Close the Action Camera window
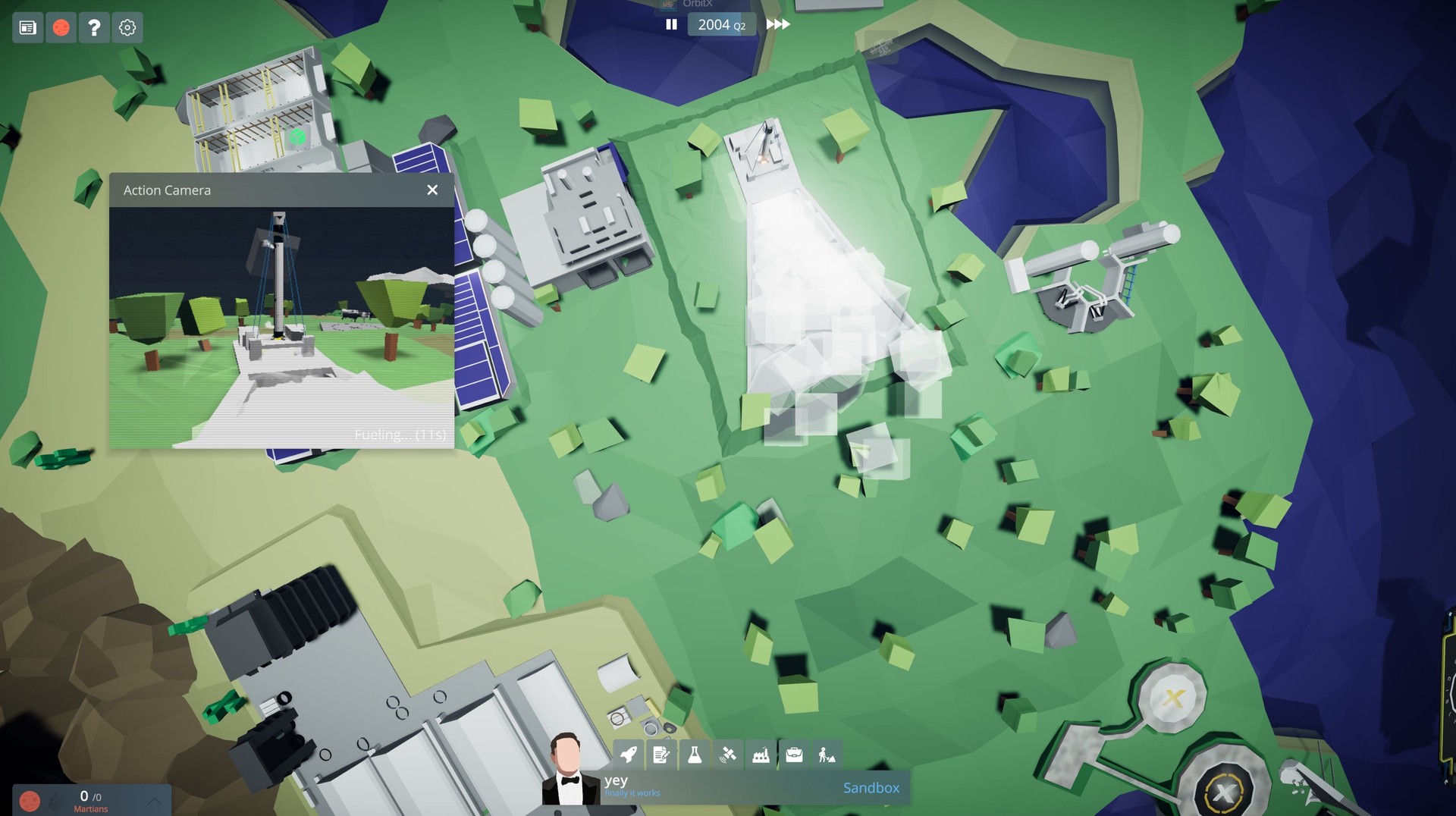 point(432,190)
